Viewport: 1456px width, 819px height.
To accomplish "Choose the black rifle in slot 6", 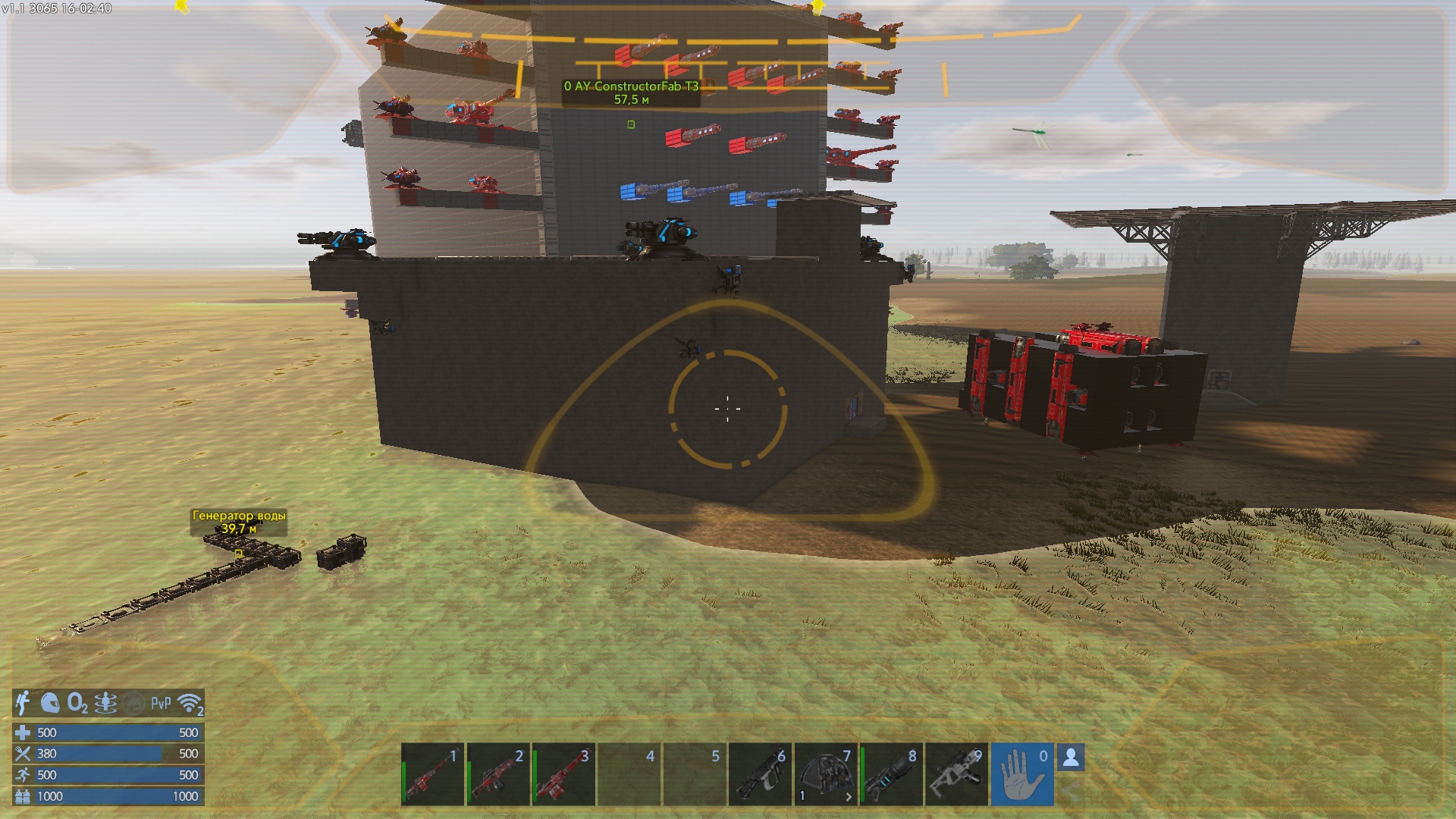I will tap(760, 774).
